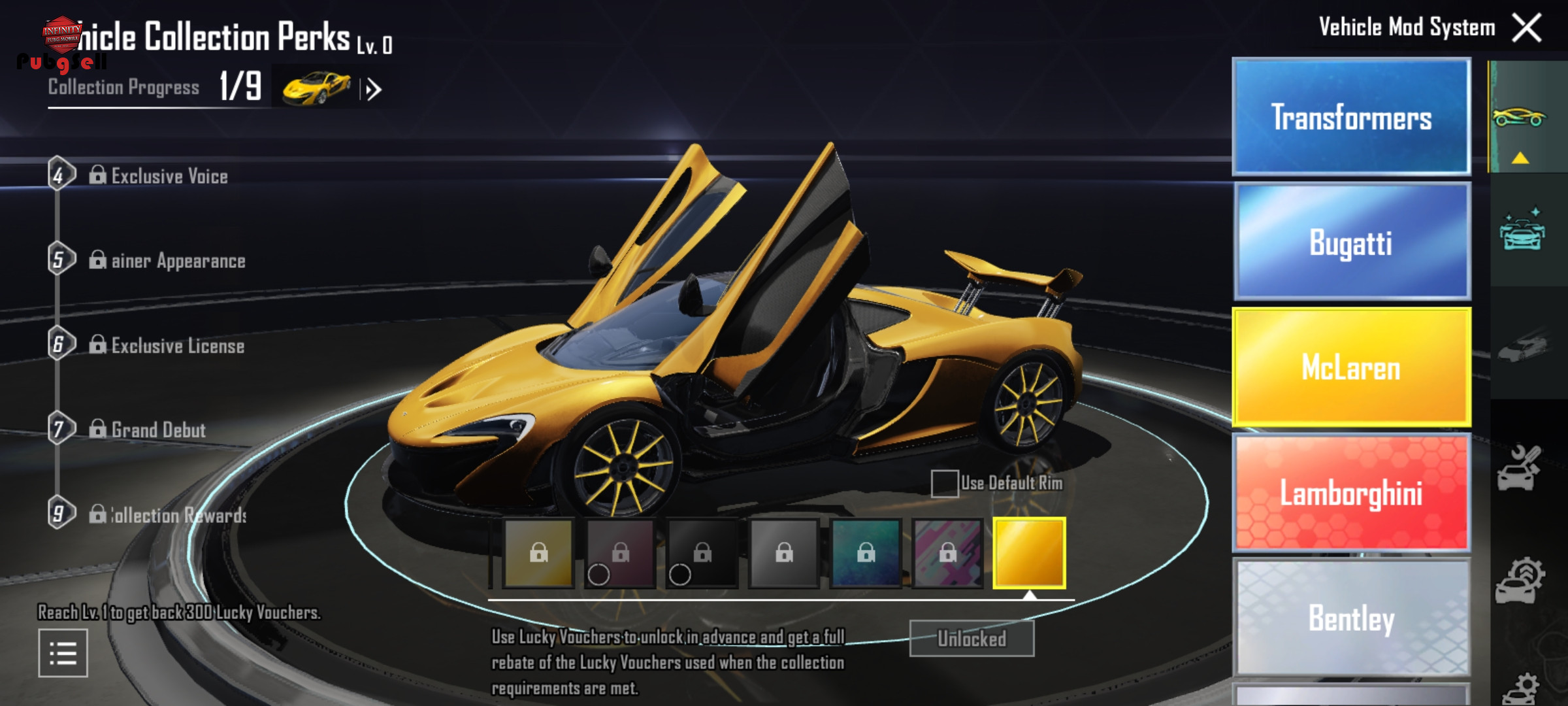The width and height of the screenshot is (1568, 706).
Task: Toggle the Use Default Rim checkbox
Action: click(x=945, y=484)
